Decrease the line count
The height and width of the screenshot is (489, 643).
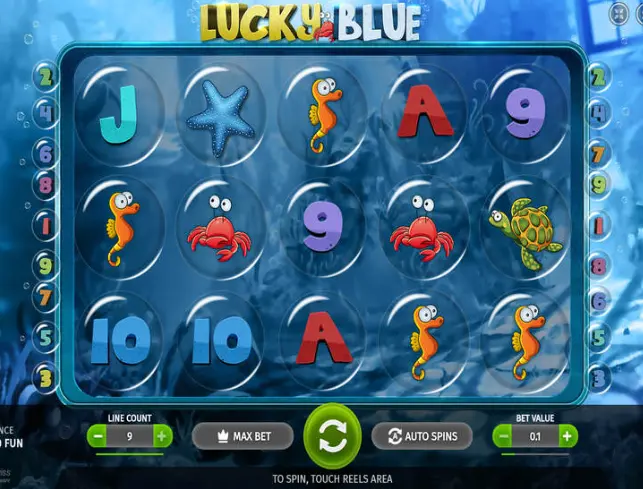tap(96, 436)
